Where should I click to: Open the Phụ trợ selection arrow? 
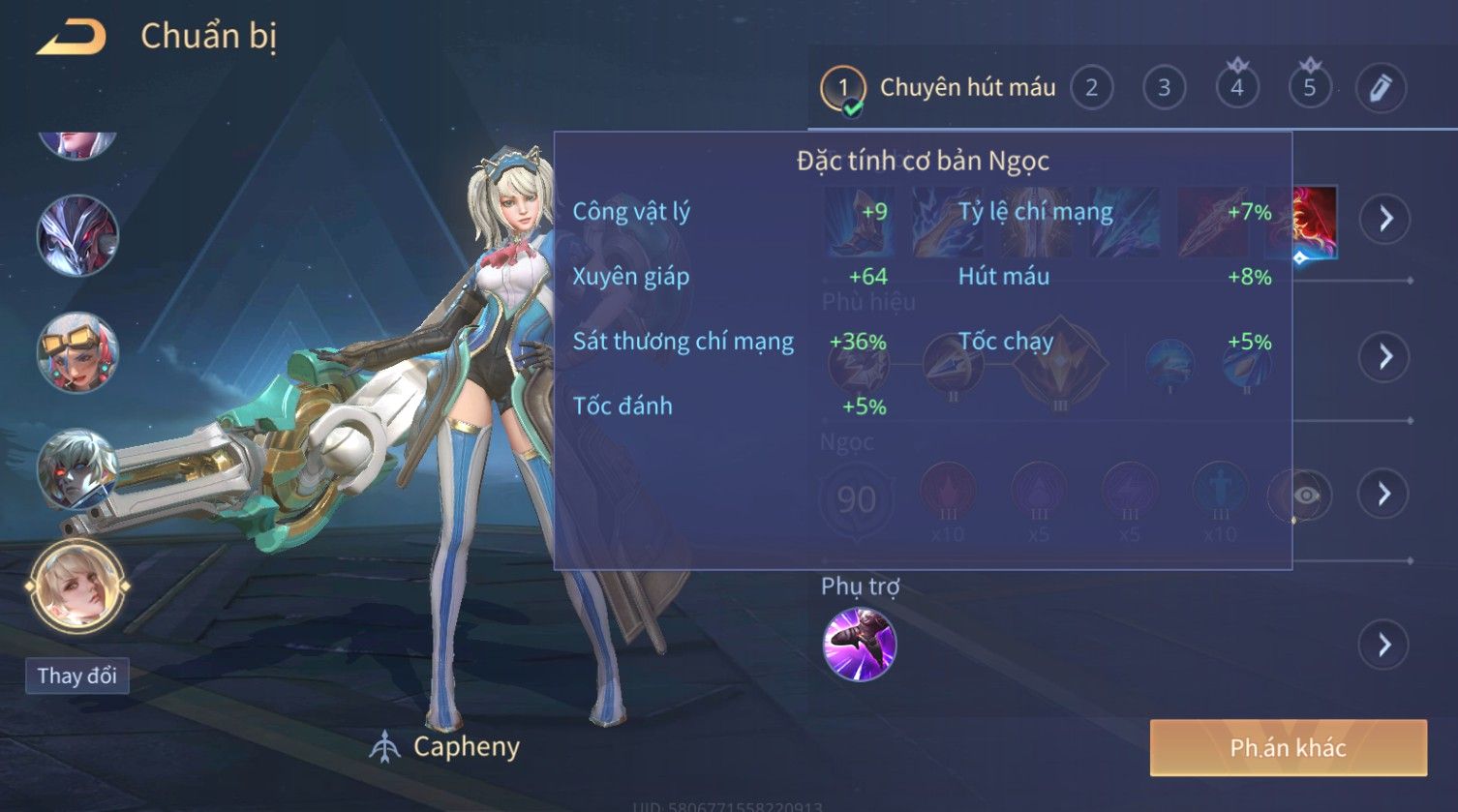pyautogui.click(x=1385, y=645)
